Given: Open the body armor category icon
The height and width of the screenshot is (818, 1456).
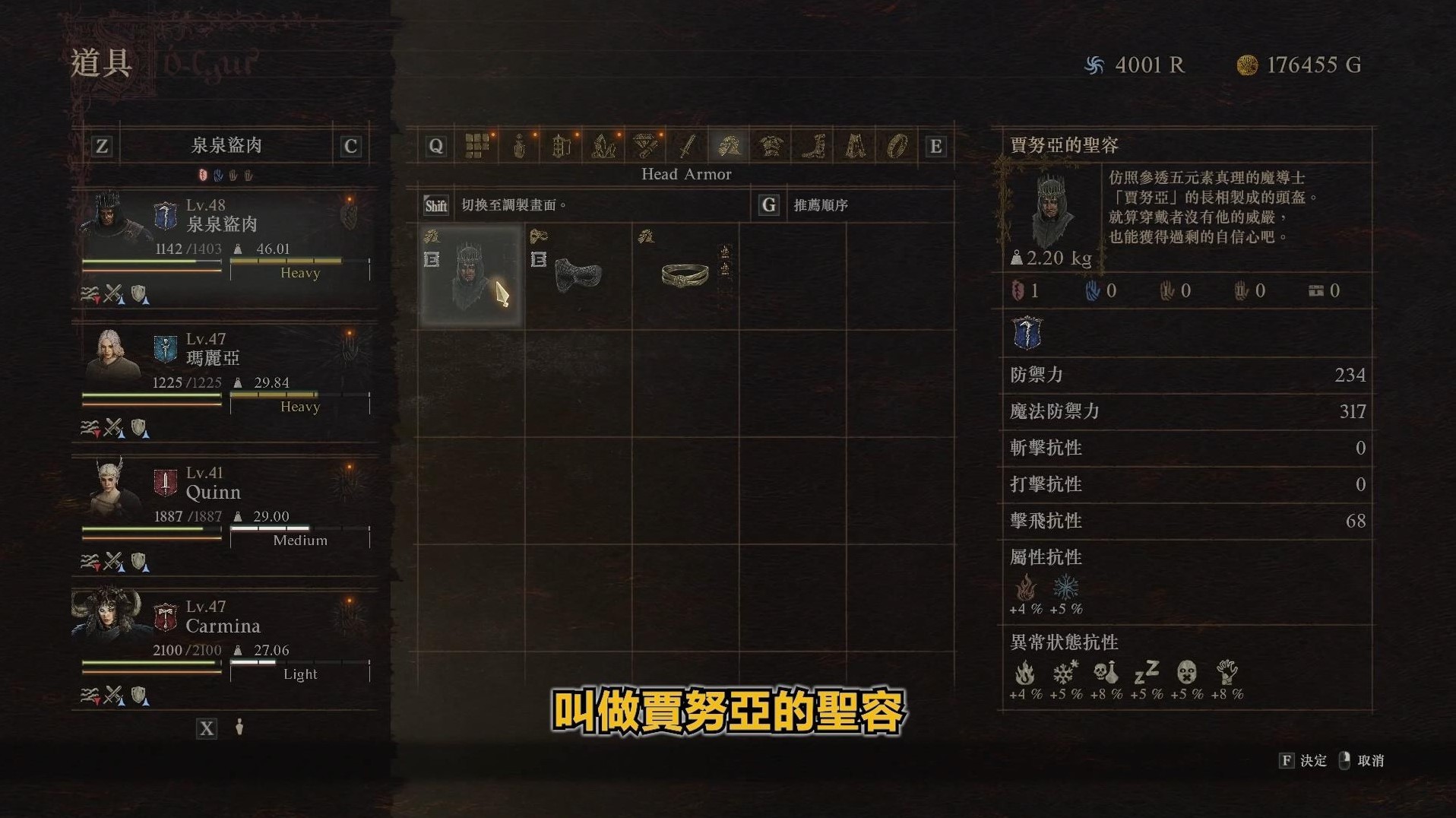Looking at the screenshot, I should pos(770,145).
